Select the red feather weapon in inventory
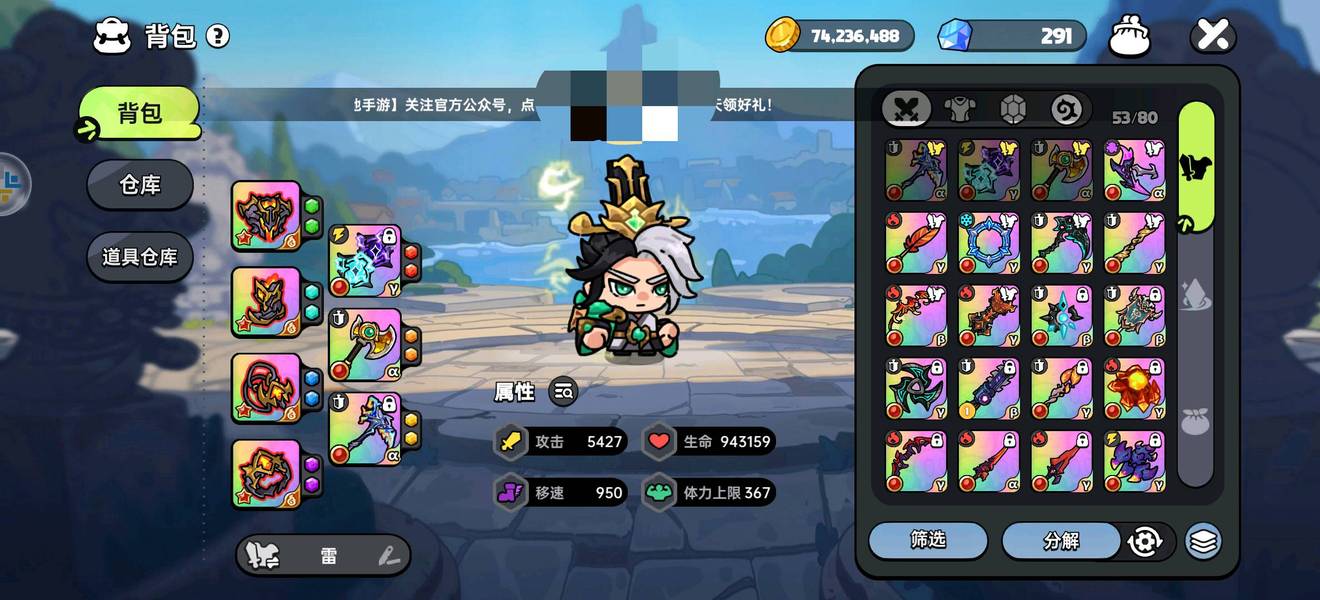The width and height of the screenshot is (1320, 600). click(x=916, y=243)
